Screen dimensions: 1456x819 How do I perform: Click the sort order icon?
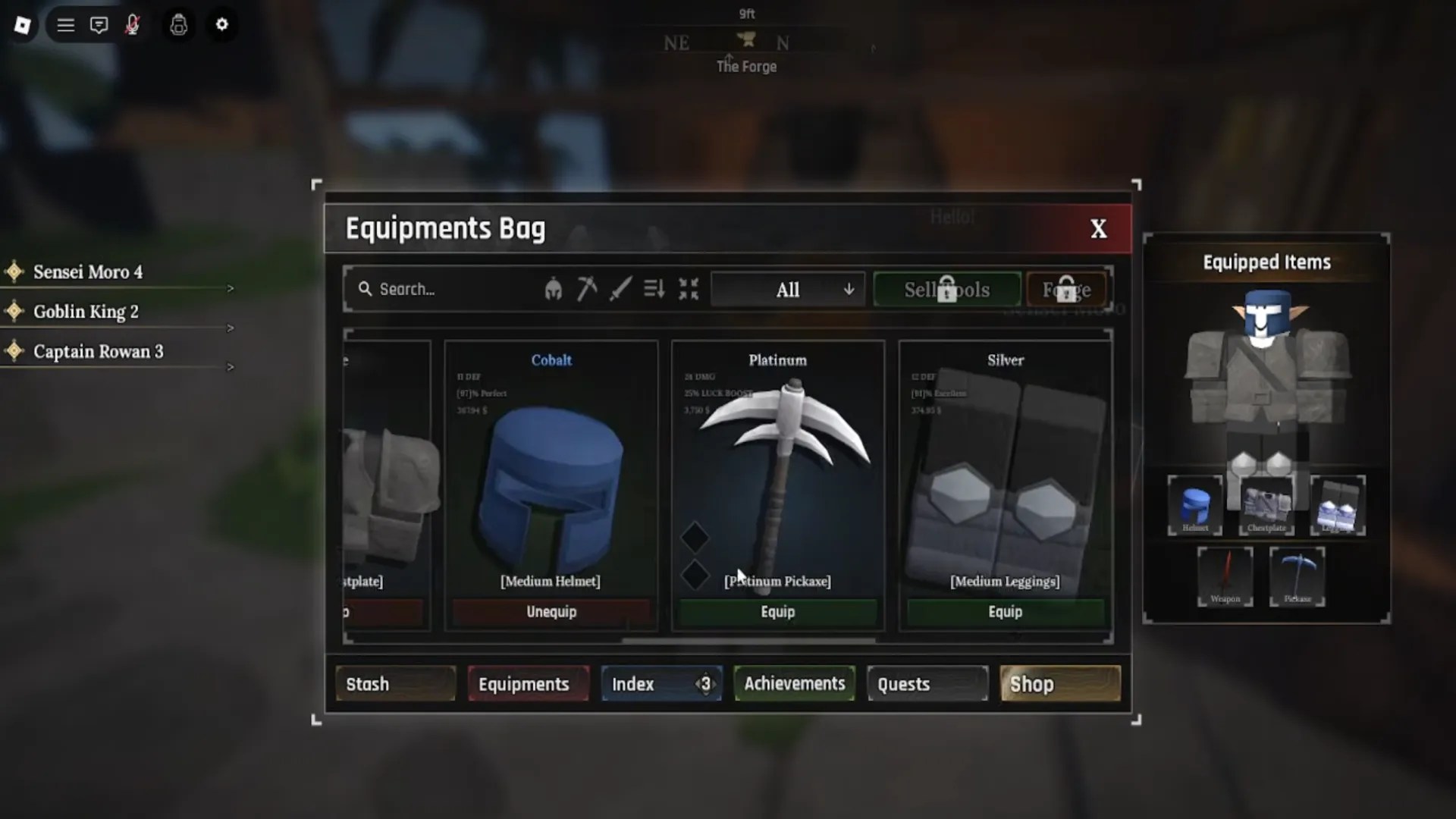pyautogui.click(x=654, y=289)
